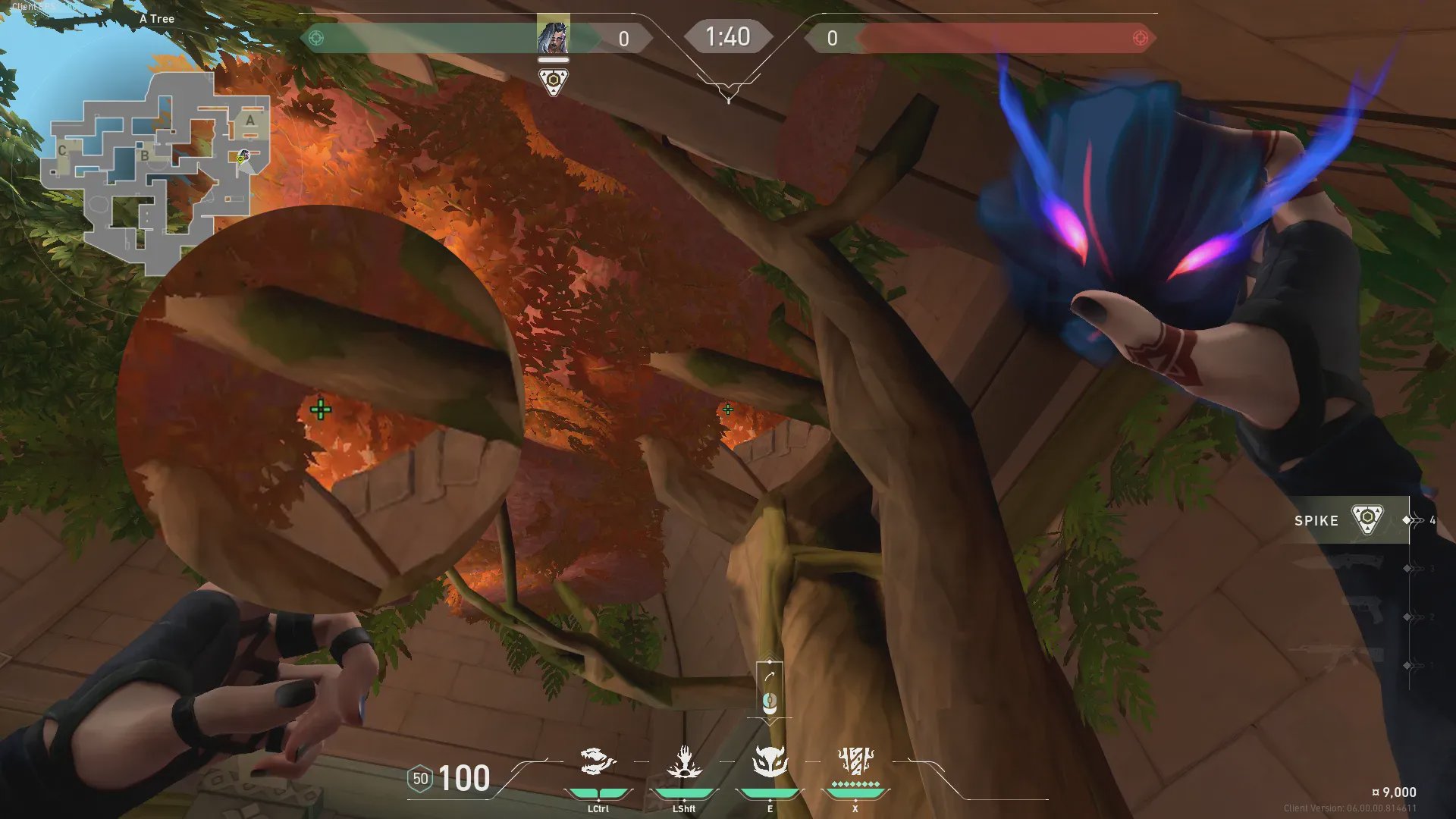Click the B site label on minimap
This screenshot has width=1456, height=819.
[x=144, y=155]
